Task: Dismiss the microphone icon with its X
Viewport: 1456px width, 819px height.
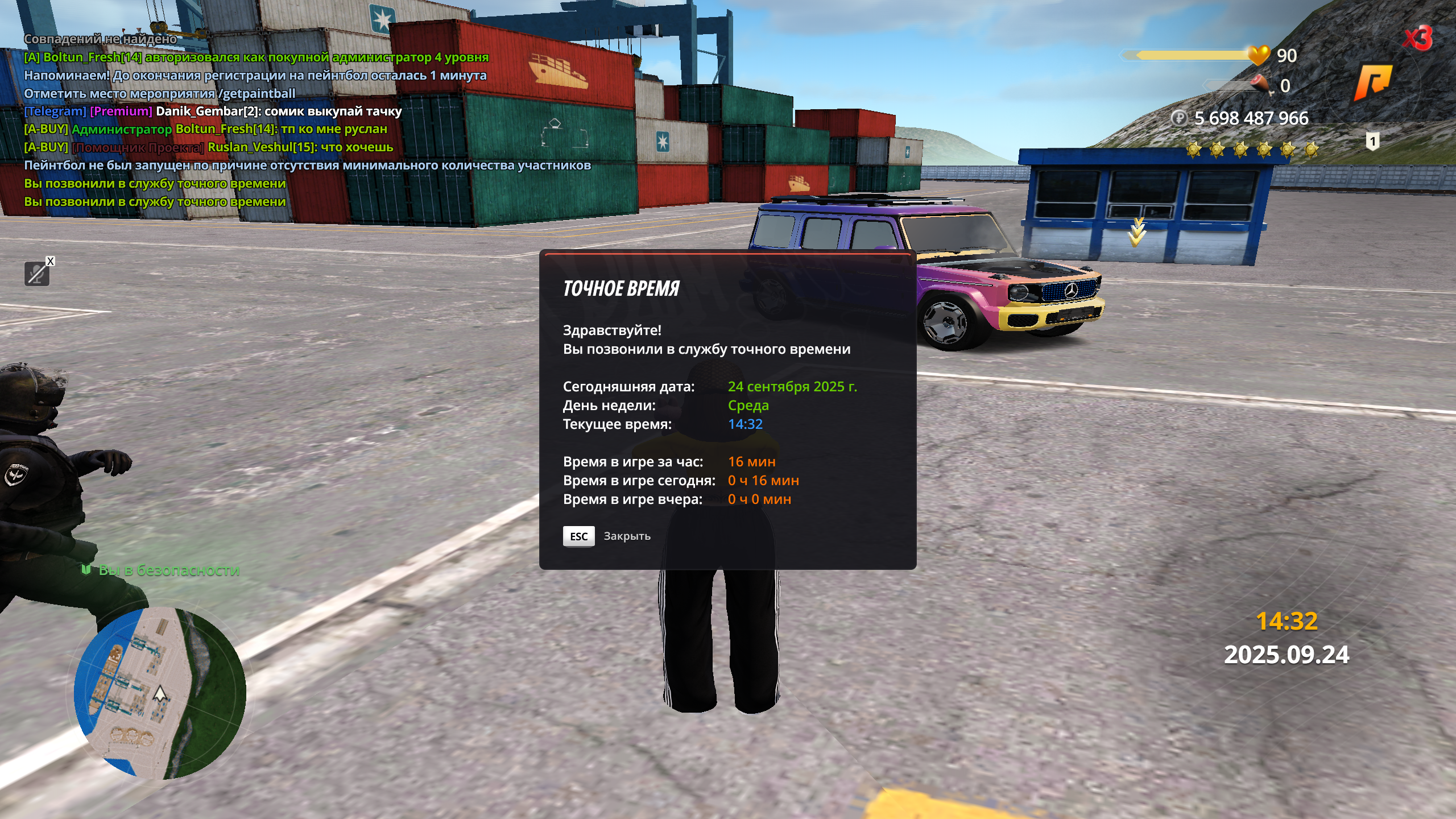Action: tap(51, 261)
